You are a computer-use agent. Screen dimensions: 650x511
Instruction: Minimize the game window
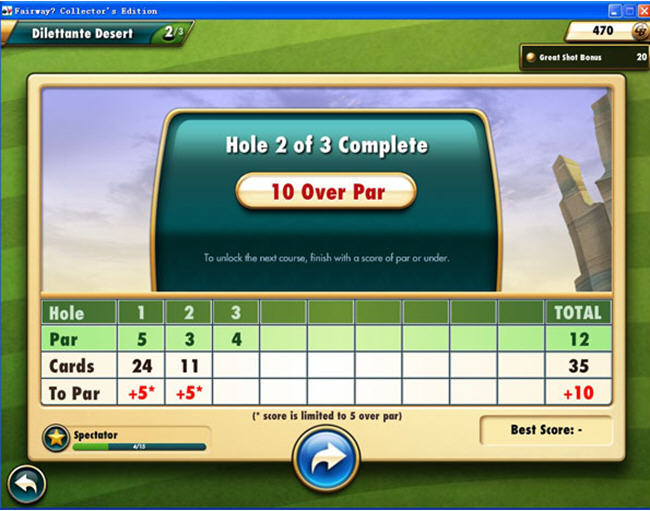pos(612,9)
